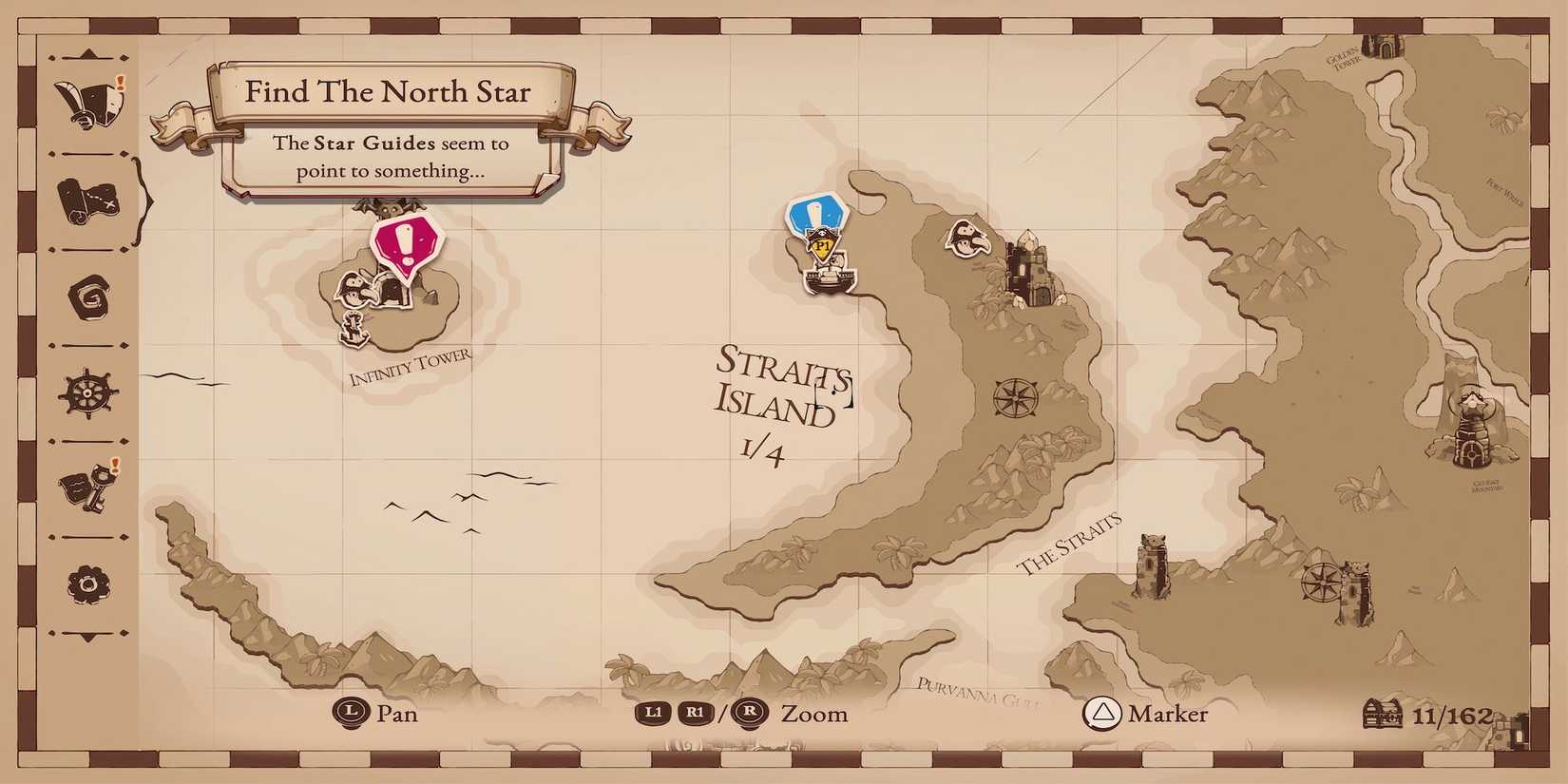The height and width of the screenshot is (784, 1568).
Task: Toggle the anchor marker on Infinity Tower island
Action: coord(354,331)
